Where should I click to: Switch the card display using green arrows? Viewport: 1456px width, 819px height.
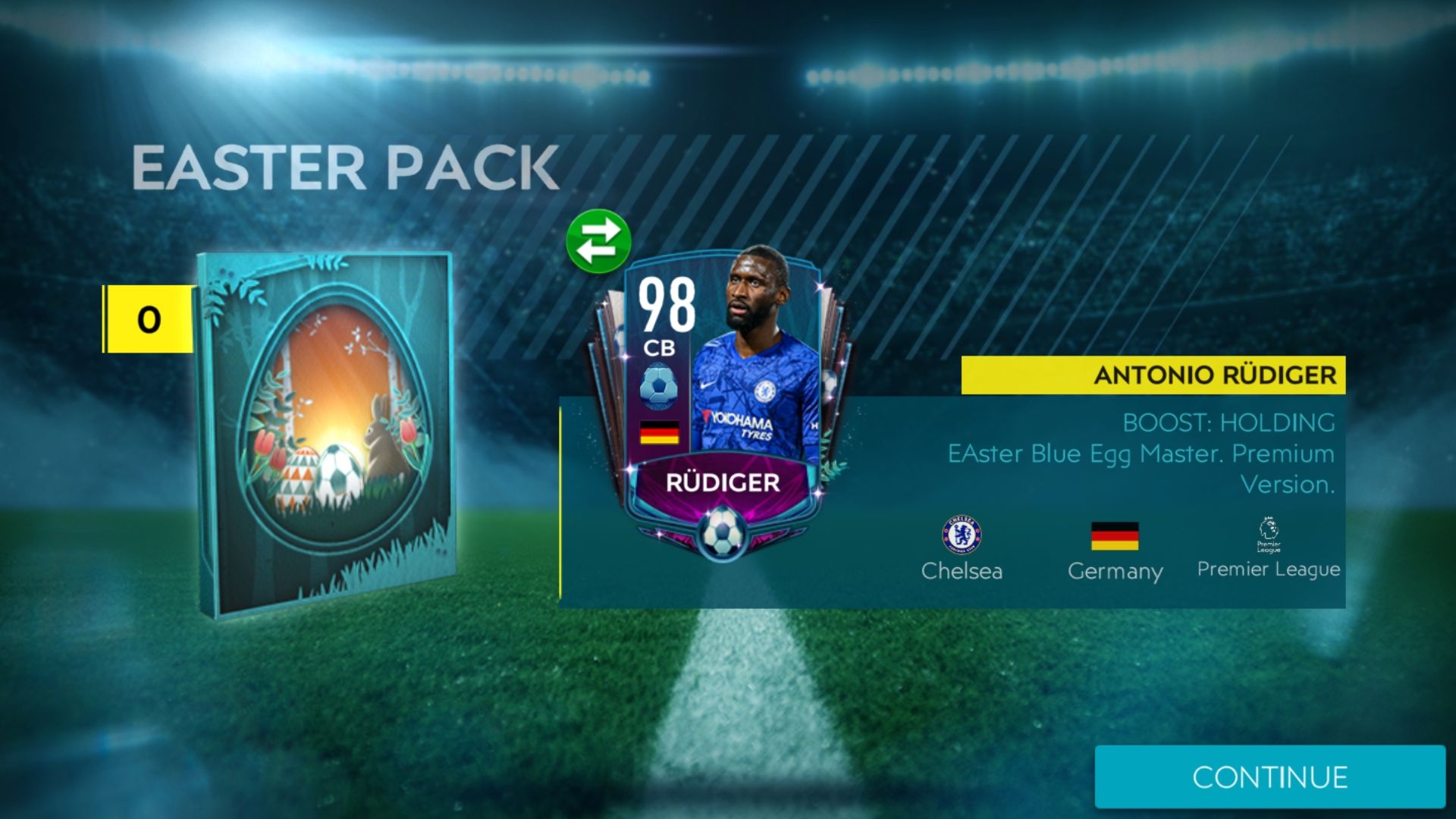coord(598,240)
